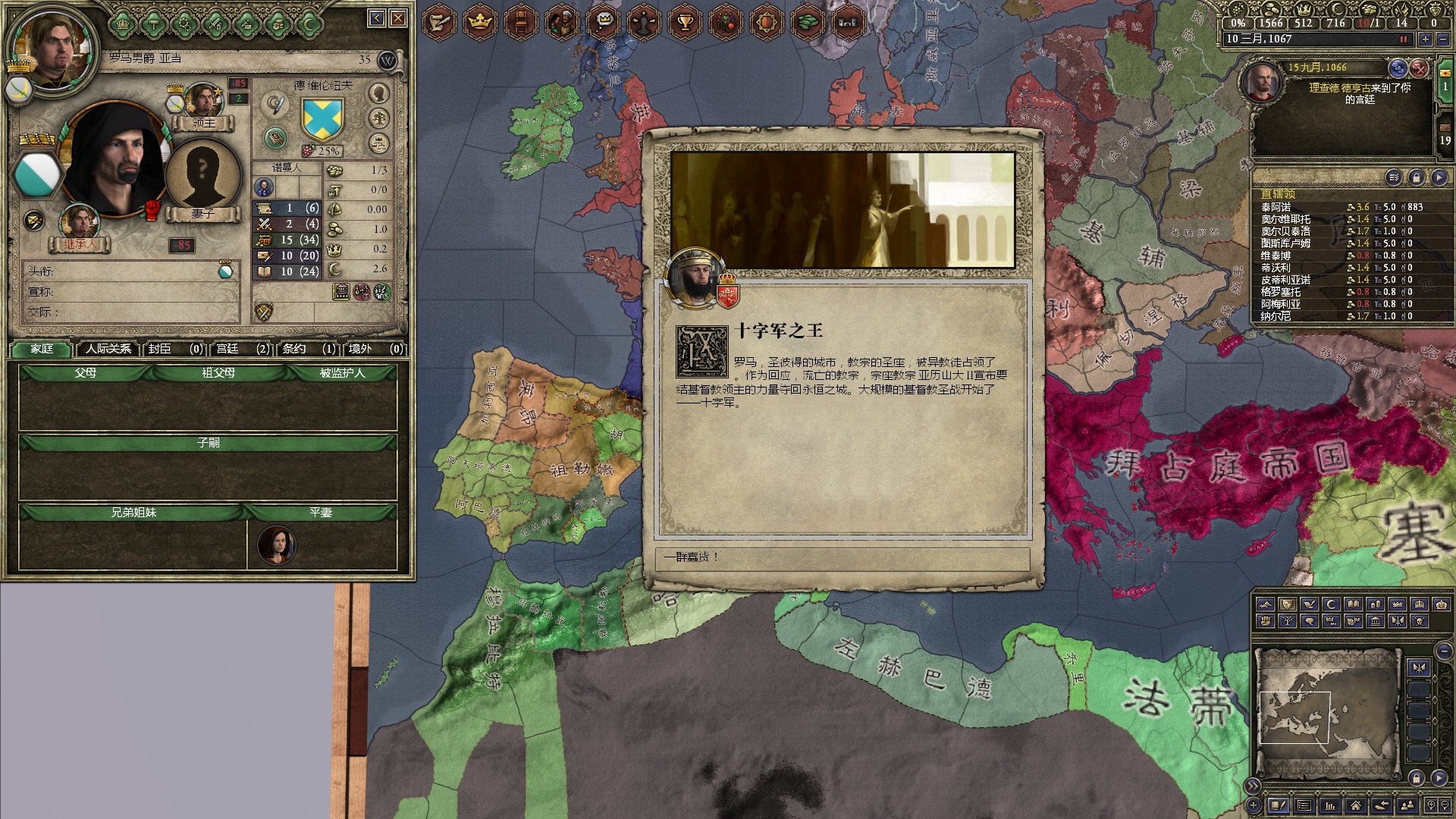Image resolution: width=1456 pixels, height=819 pixels.
Task: Open the trophy icon menu in top bar
Action: pos(686,22)
